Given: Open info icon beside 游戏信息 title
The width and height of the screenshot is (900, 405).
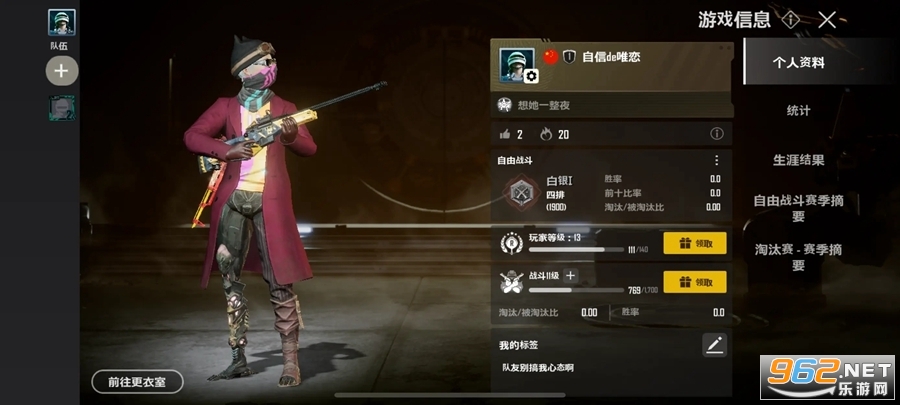Looking at the screenshot, I should 790,19.
